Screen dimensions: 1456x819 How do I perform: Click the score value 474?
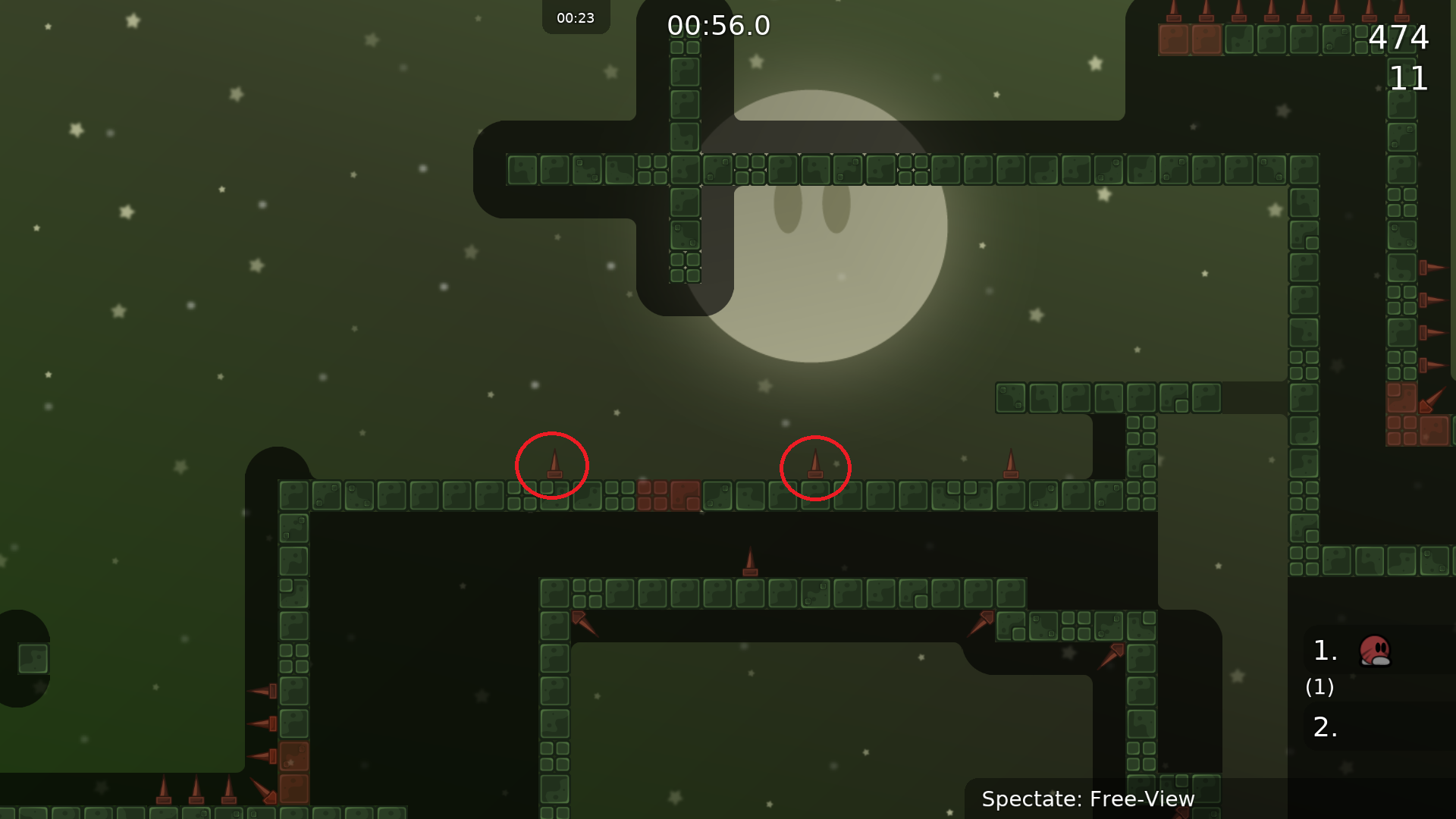[1400, 37]
